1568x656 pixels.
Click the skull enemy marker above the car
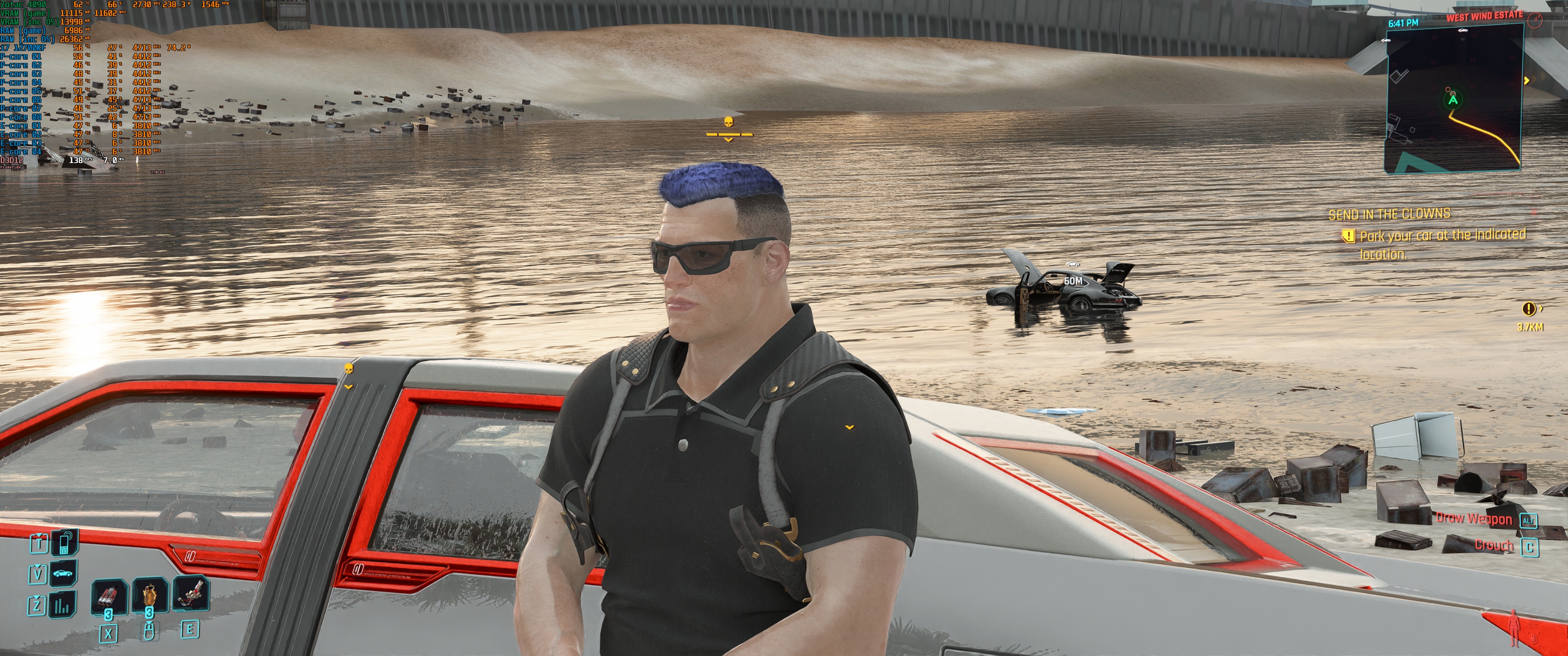(x=349, y=369)
